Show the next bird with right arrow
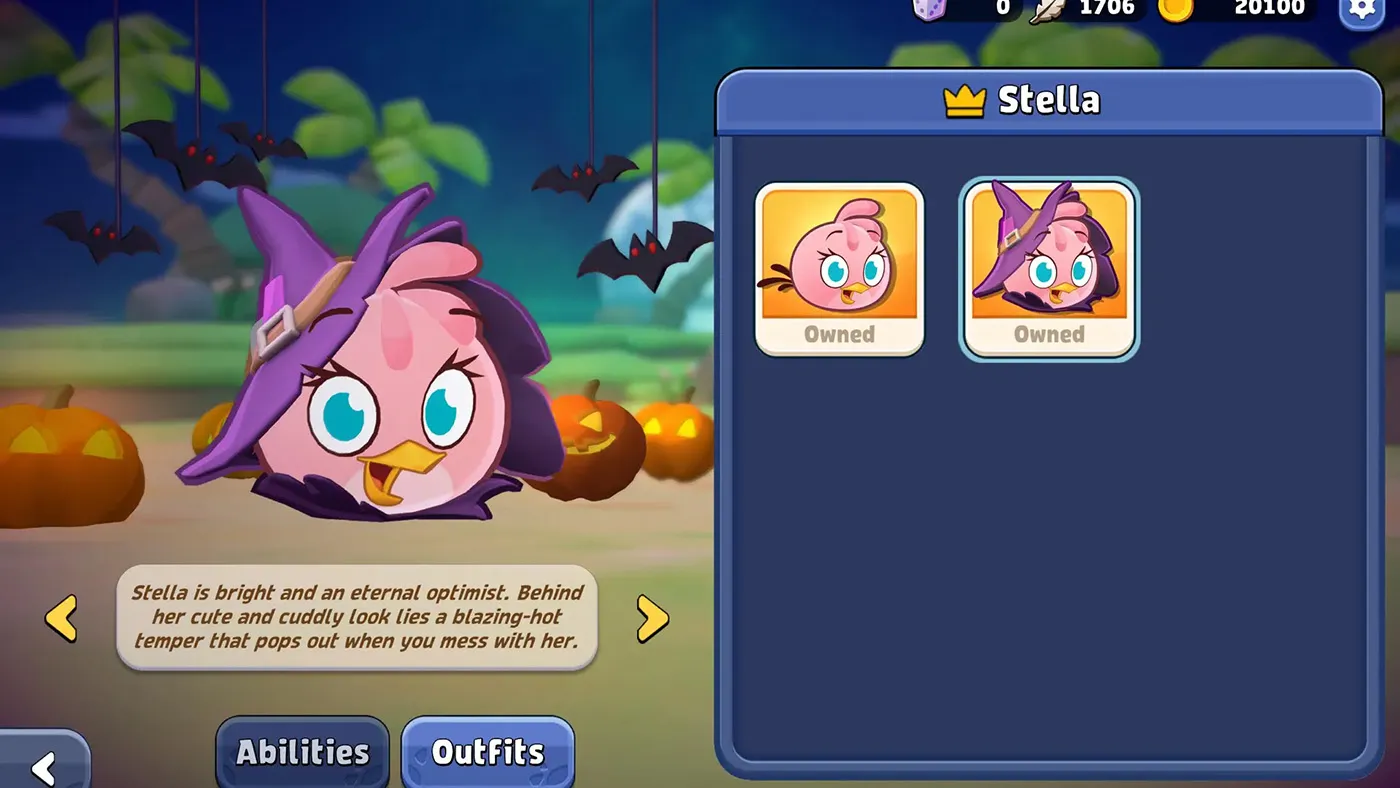The width and height of the screenshot is (1400, 788). [x=652, y=619]
